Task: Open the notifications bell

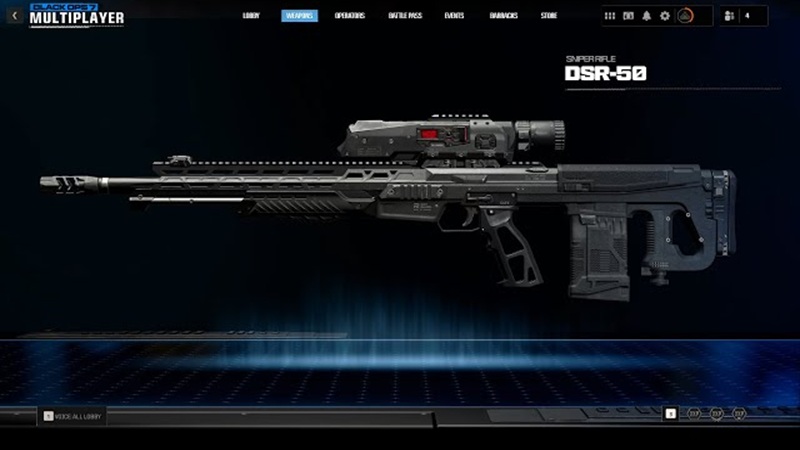Action: click(x=647, y=16)
